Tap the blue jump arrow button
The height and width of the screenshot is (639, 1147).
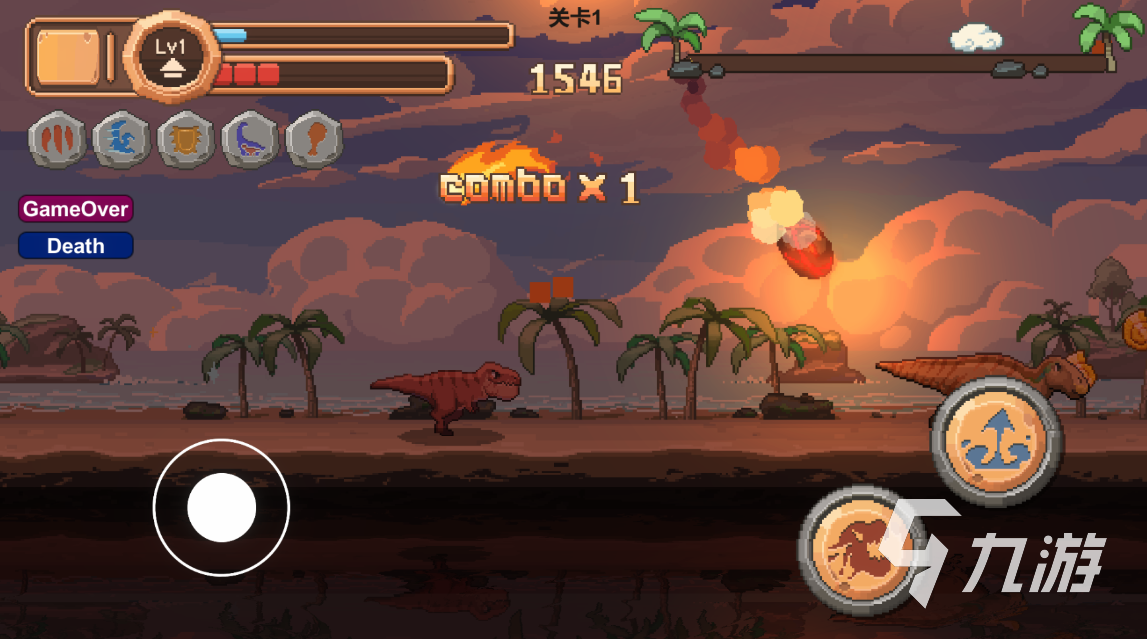pyautogui.click(x=996, y=441)
